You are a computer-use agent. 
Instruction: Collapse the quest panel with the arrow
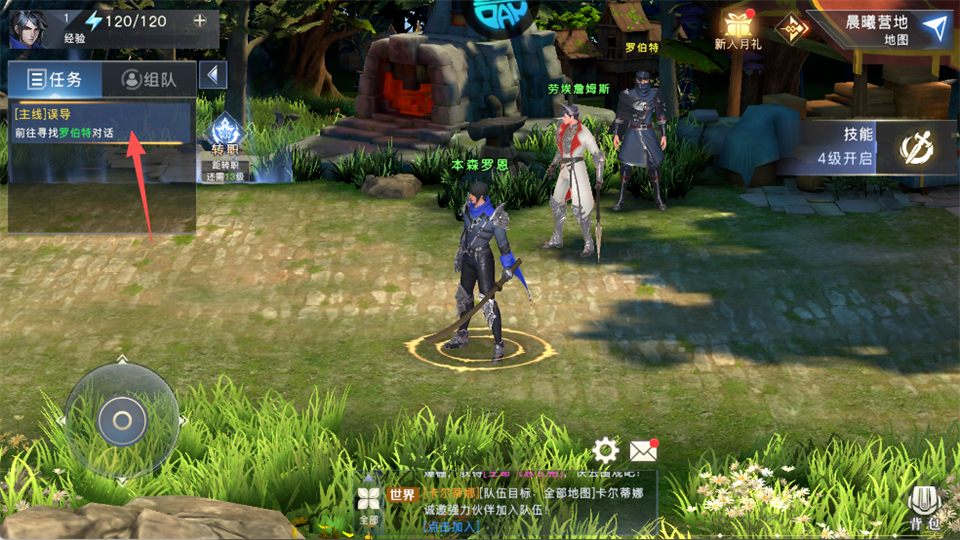212,75
